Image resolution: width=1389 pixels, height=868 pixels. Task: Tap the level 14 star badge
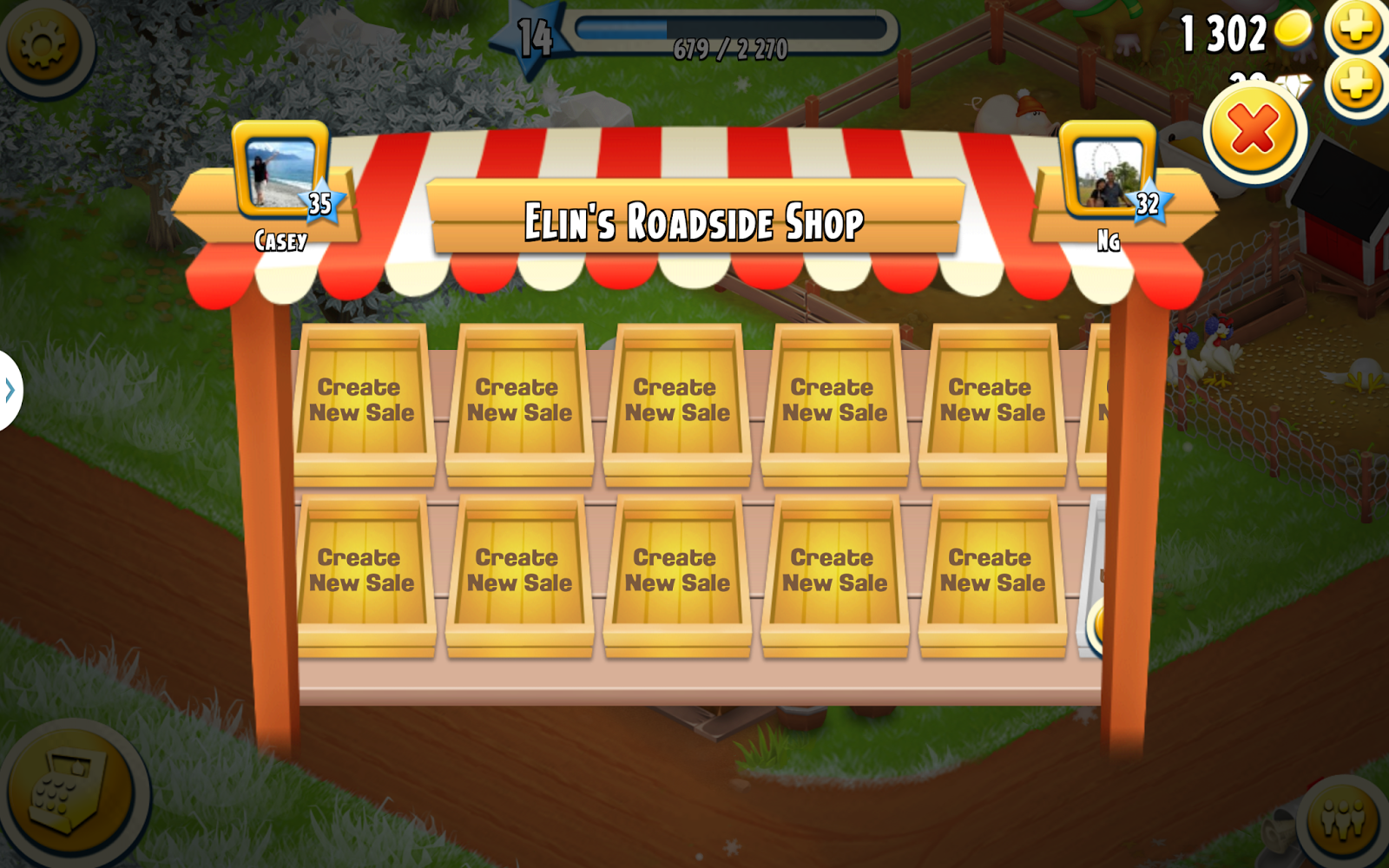click(x=531, y=35)
